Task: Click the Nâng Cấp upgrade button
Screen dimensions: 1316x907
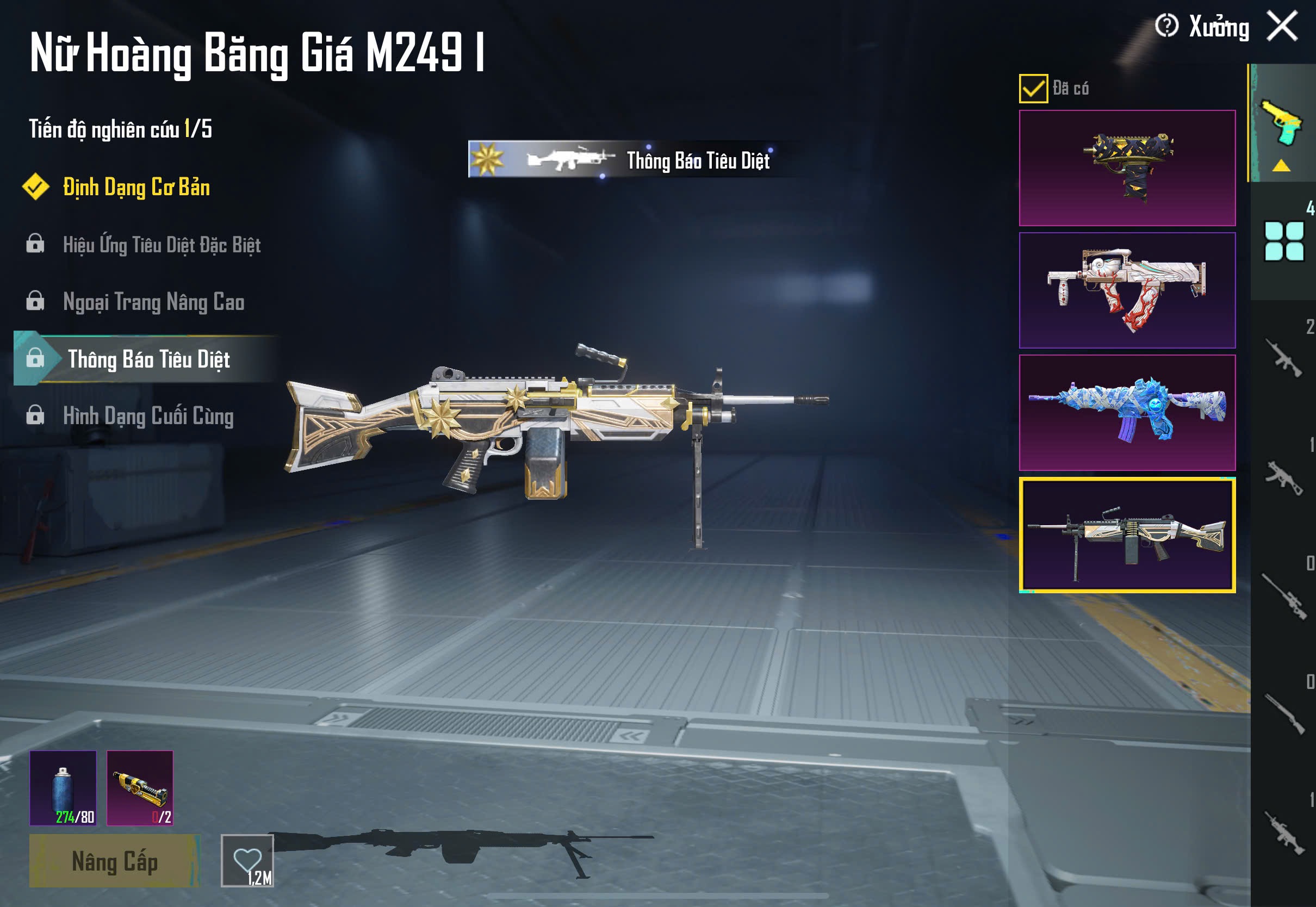Action: [x=114, y=861]
